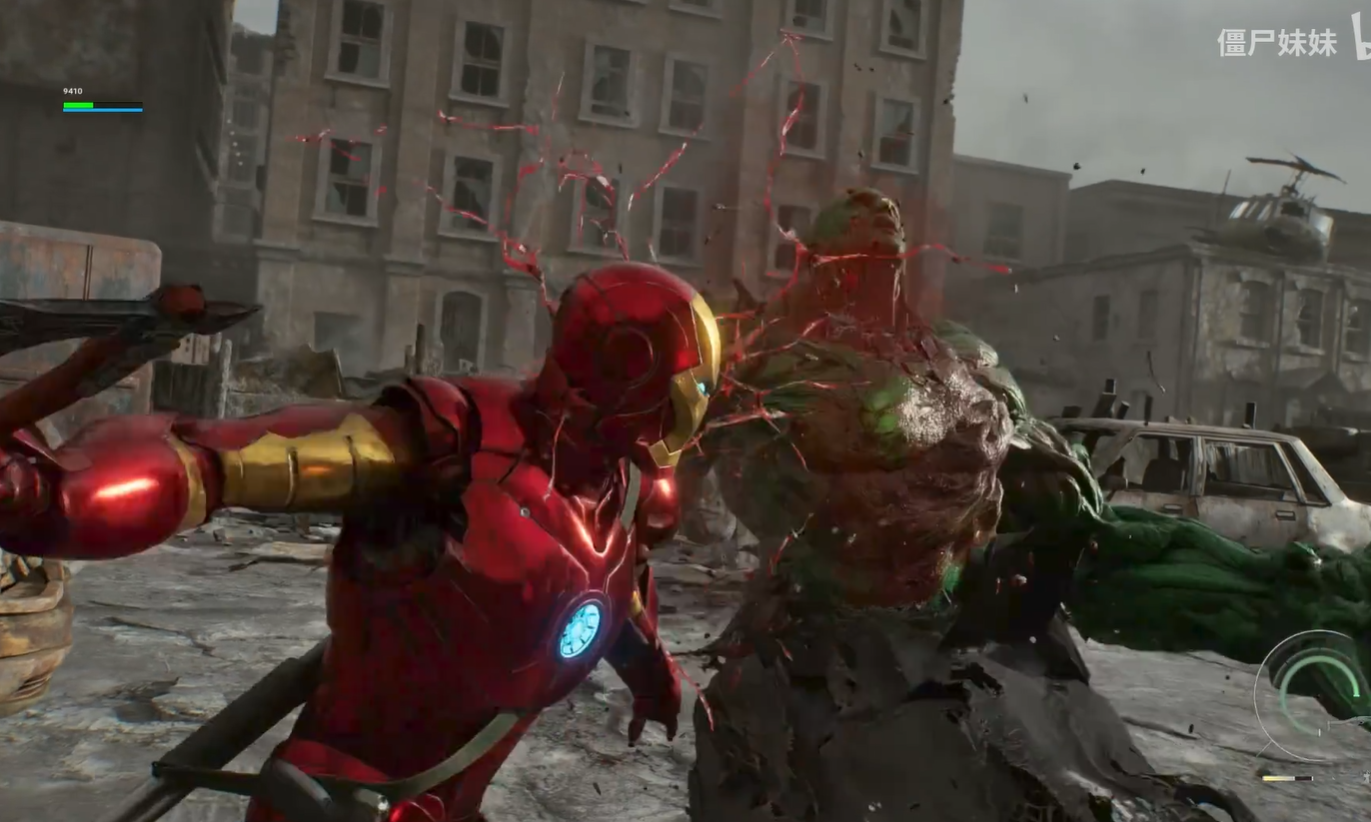
Task: Click the 僵尸妹妹 channel watermark
Action: pyautogui.click(x=1277, y=42)
